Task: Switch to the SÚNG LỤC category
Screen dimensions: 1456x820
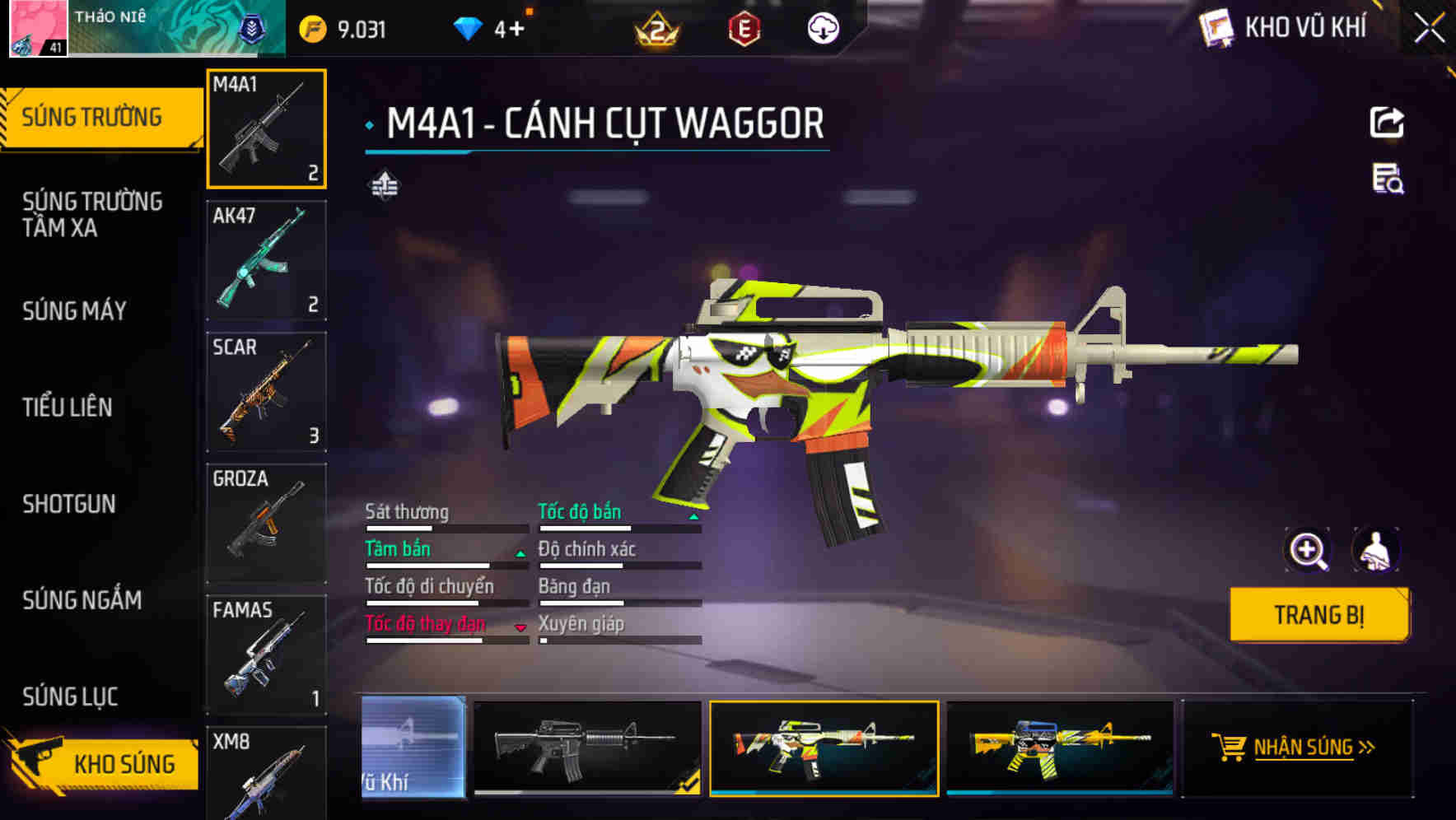Action: [70, 697]
